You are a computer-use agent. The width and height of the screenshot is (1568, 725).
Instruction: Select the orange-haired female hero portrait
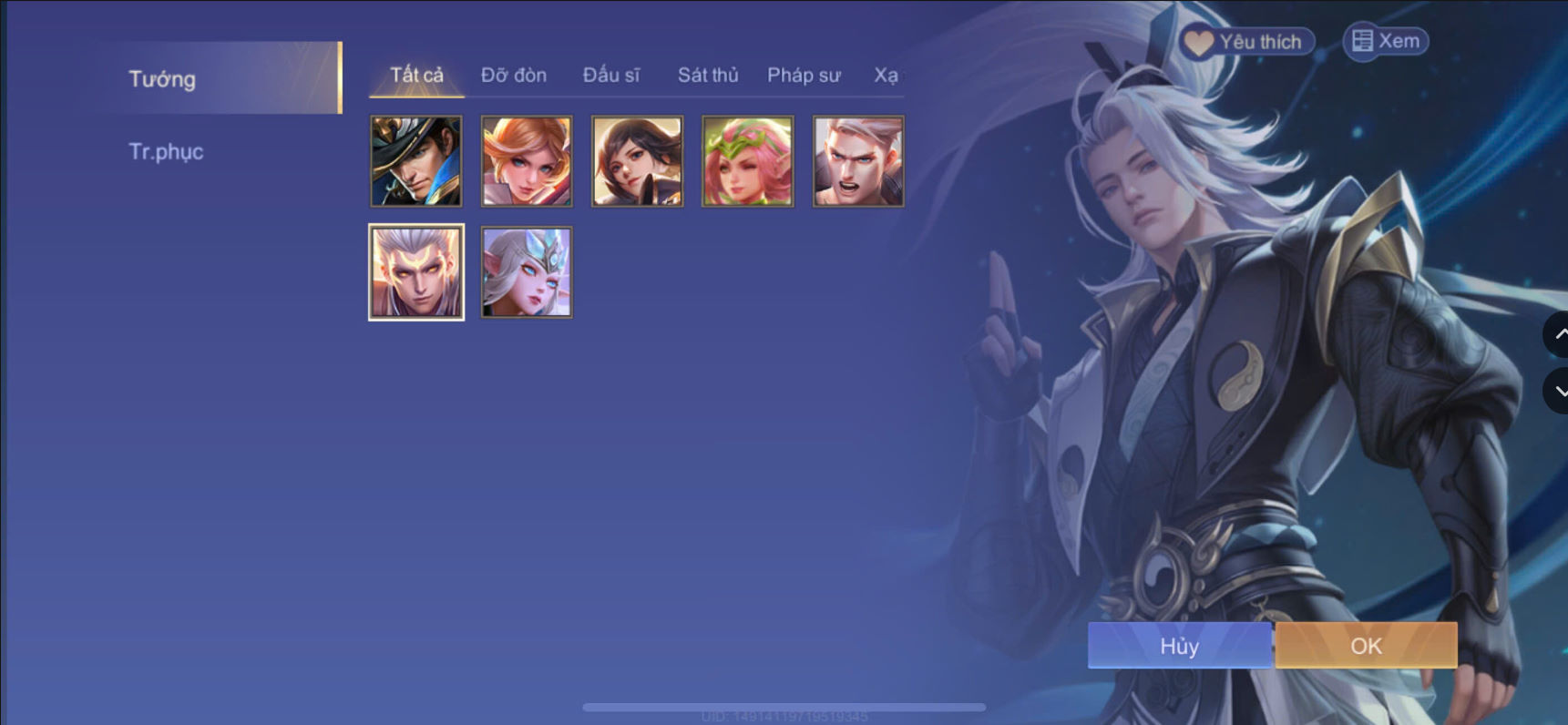tap(526, 160)
